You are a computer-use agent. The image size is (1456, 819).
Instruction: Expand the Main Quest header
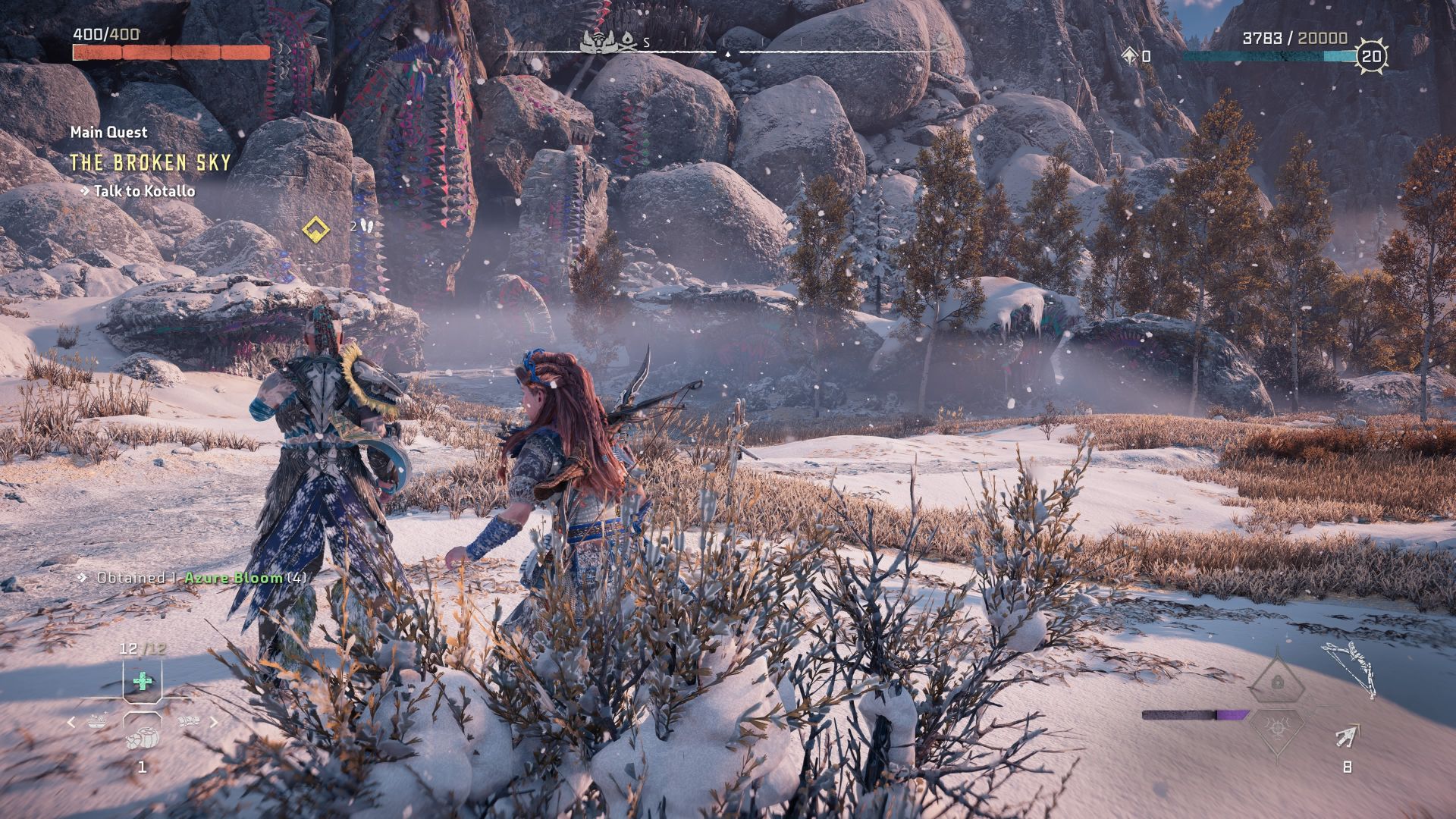(108, 132)
